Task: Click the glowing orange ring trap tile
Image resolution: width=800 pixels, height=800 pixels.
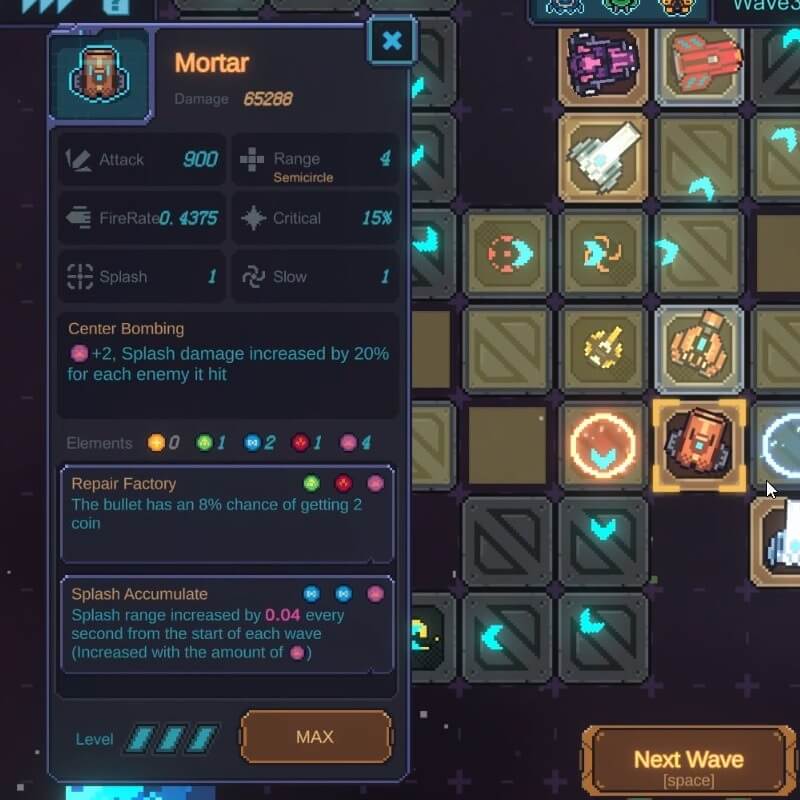Action: pyautogui.click(x=603, y=446)
